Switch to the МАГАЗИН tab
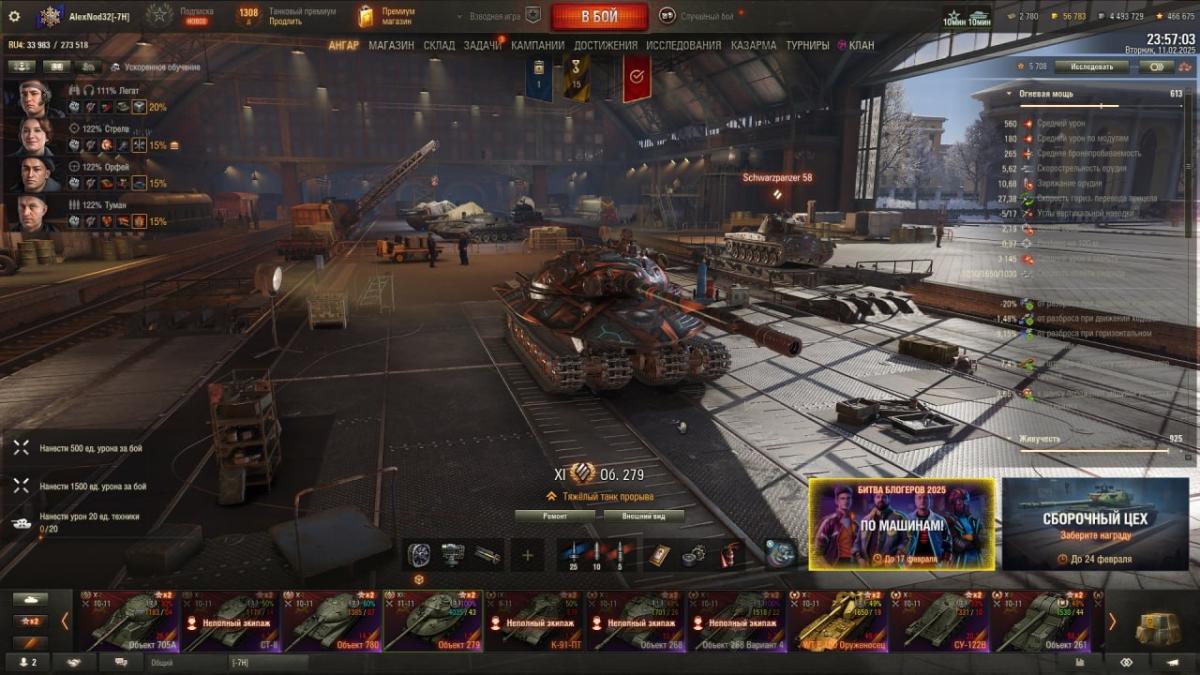Screen dimensions: 1200x675 [x=391, y=45]
